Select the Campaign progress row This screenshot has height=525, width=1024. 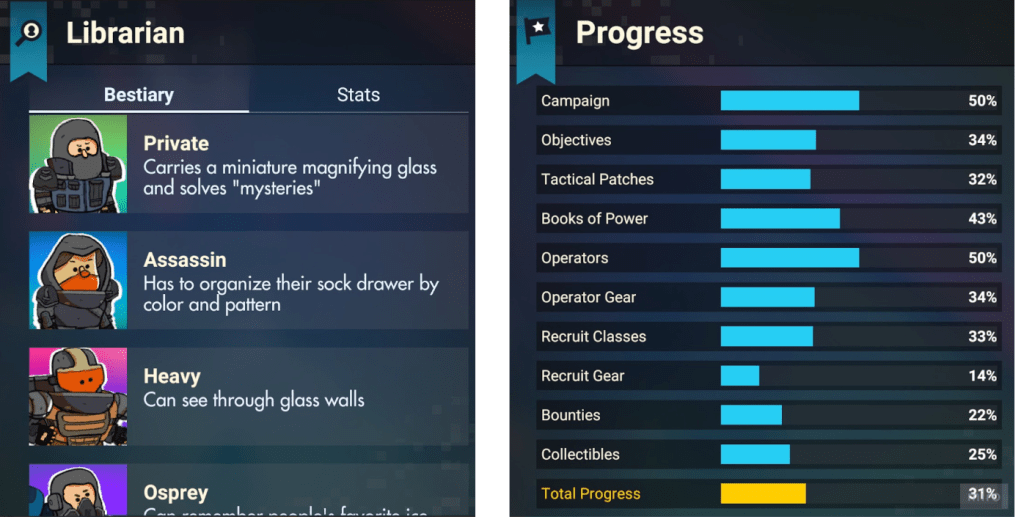tap(768, 101)
